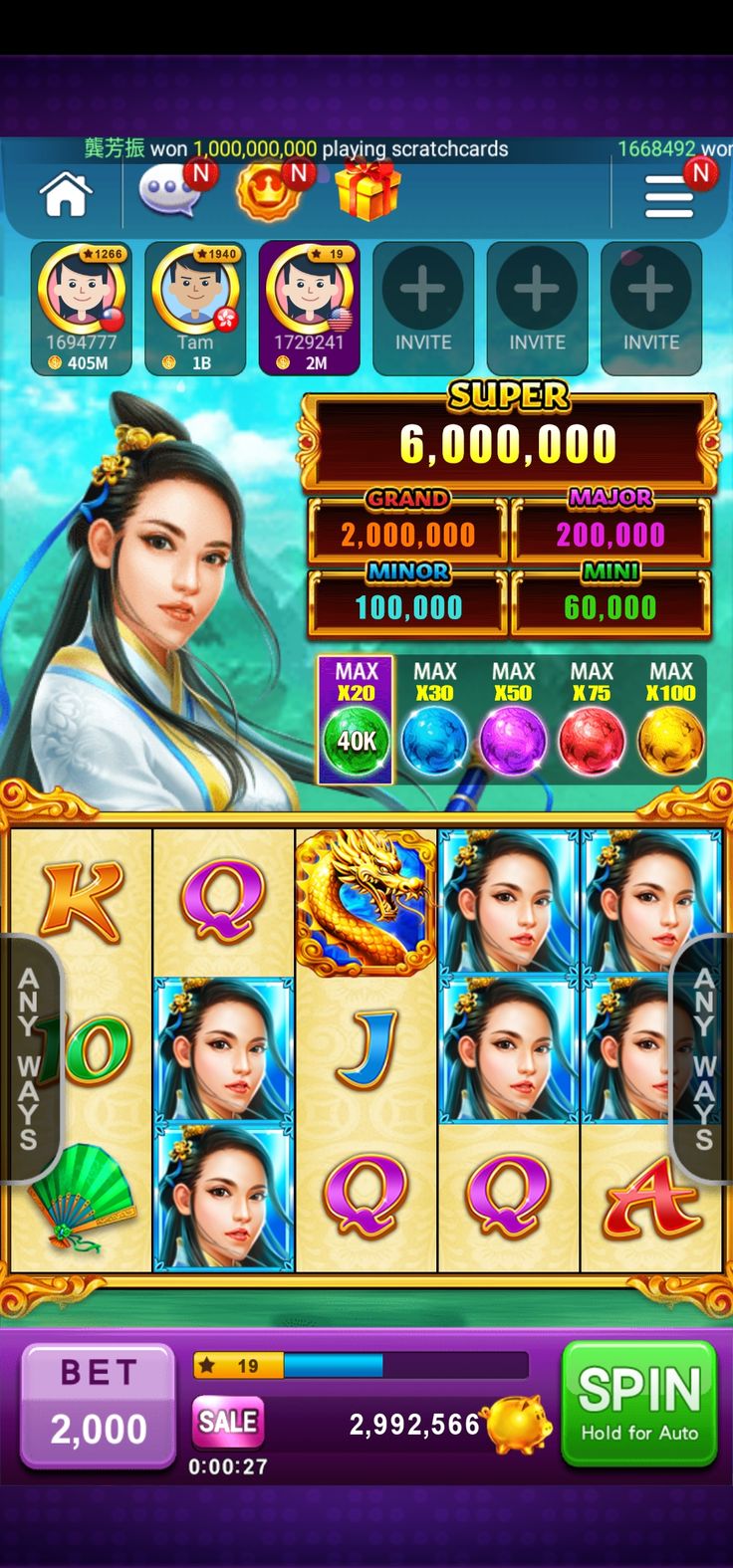The width and height of the screenshot is (733, 1568).
Task: Tap the golden piggy bank
Action: 518,1424
